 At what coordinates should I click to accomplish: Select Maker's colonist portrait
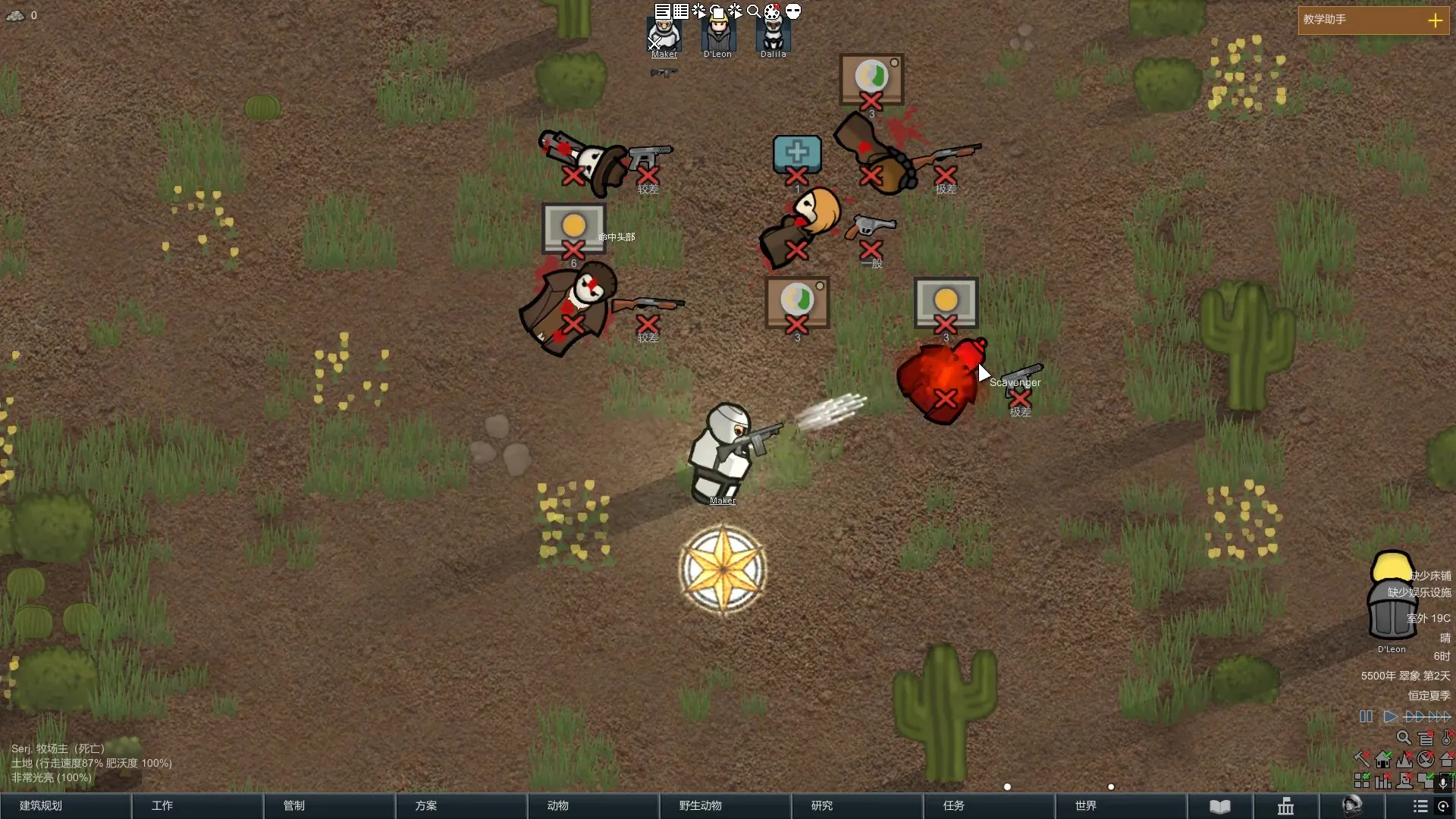[x=664, y=36]
